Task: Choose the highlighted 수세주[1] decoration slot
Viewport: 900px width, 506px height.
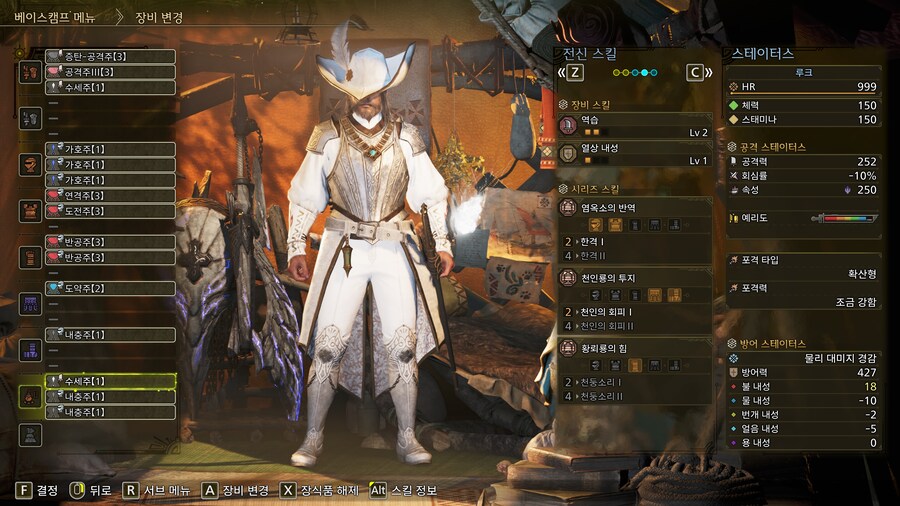Action: point(110,381)
